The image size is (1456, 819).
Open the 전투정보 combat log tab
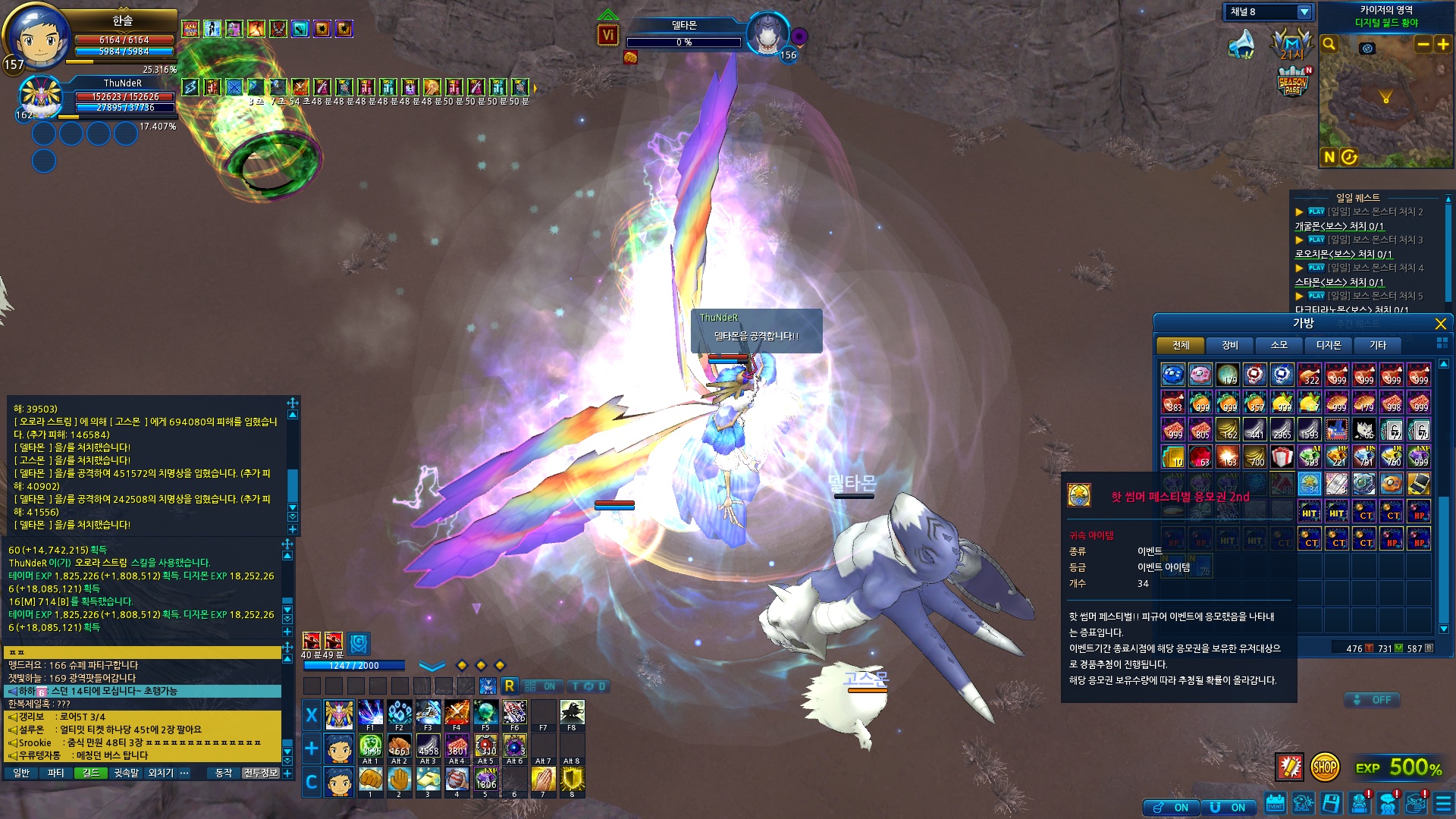(261, 773)
